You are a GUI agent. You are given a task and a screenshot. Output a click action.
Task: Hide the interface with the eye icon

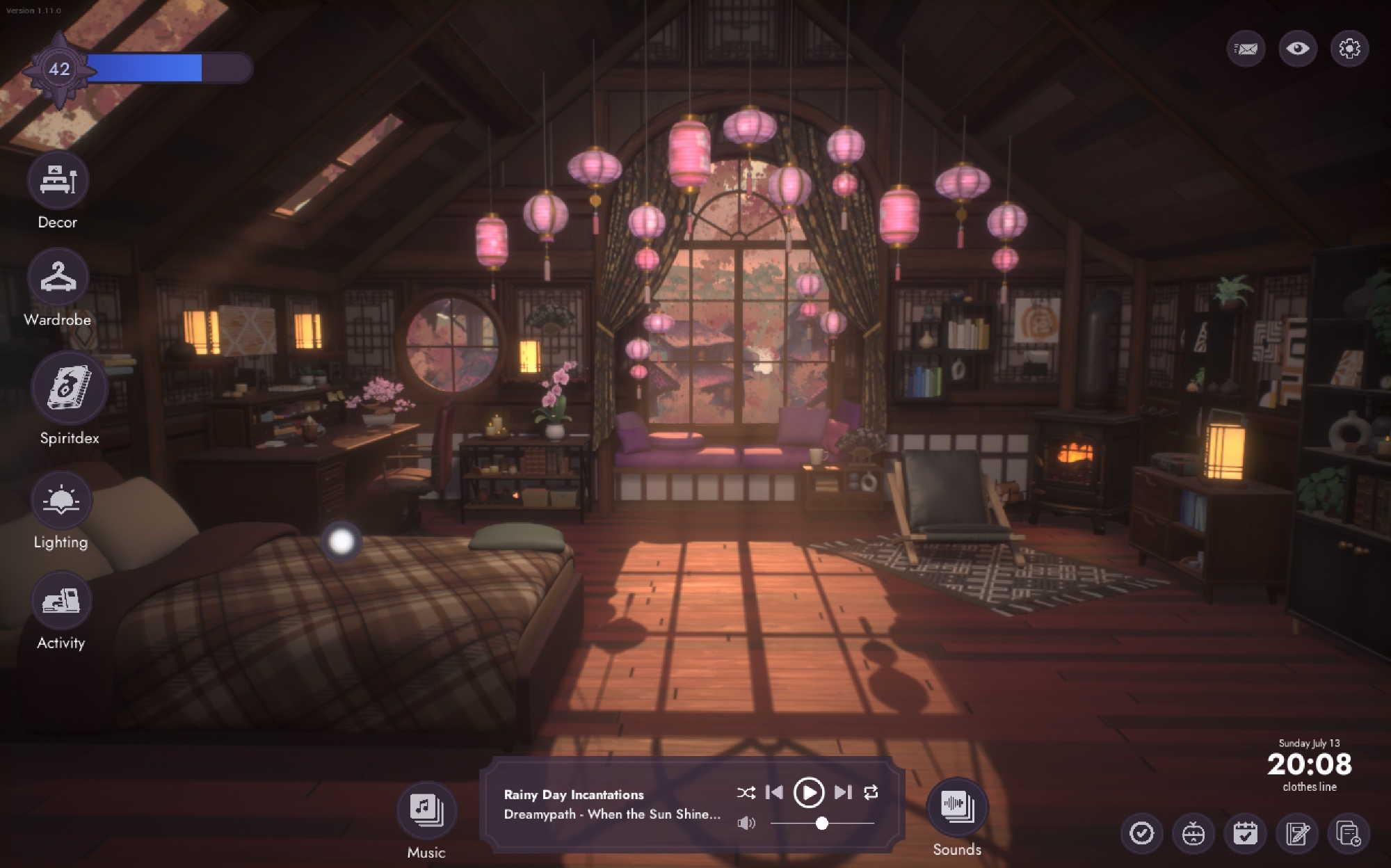point(1298,49)
